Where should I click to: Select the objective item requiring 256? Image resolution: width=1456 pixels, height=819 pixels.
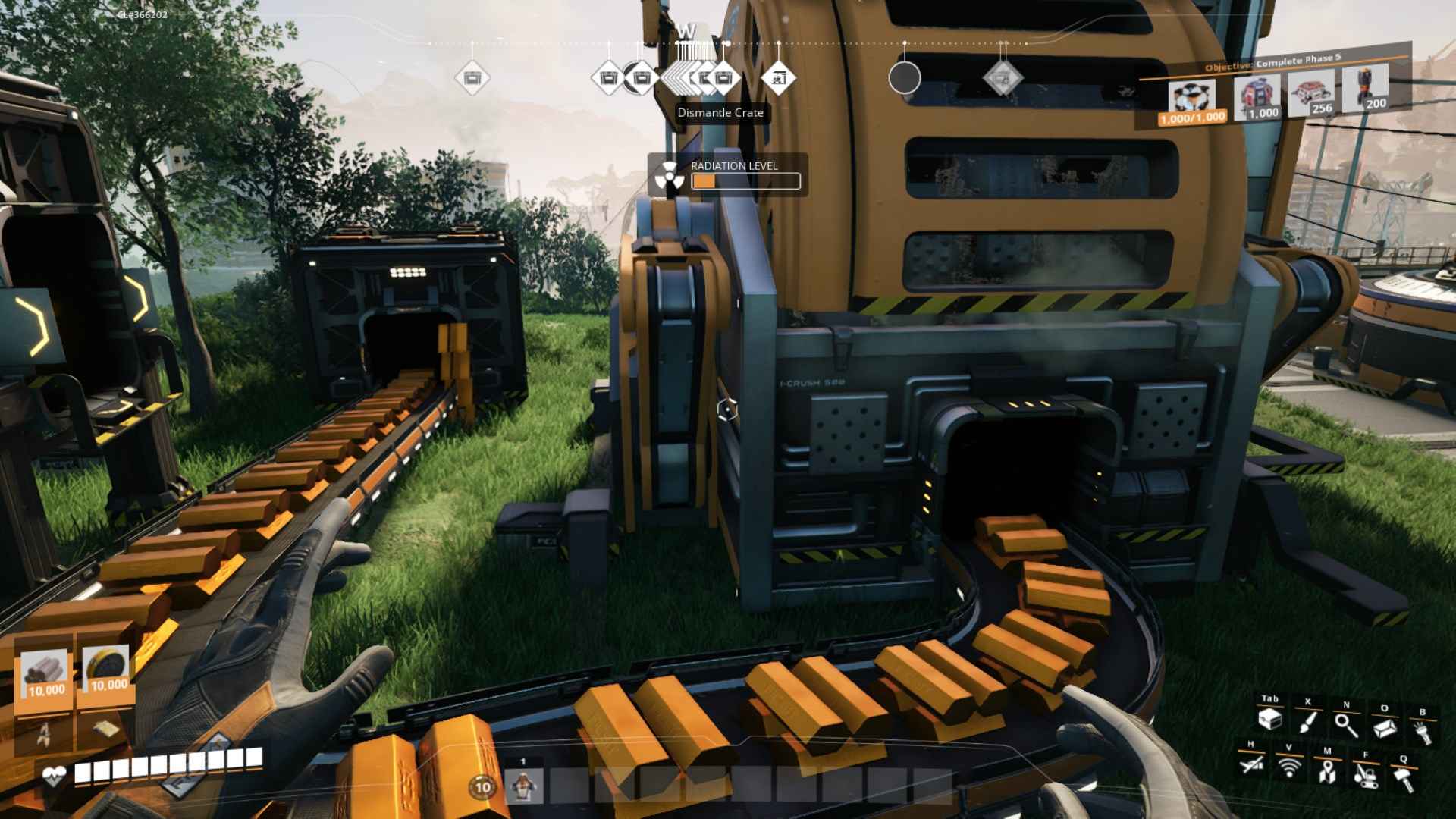[1311, 93]
